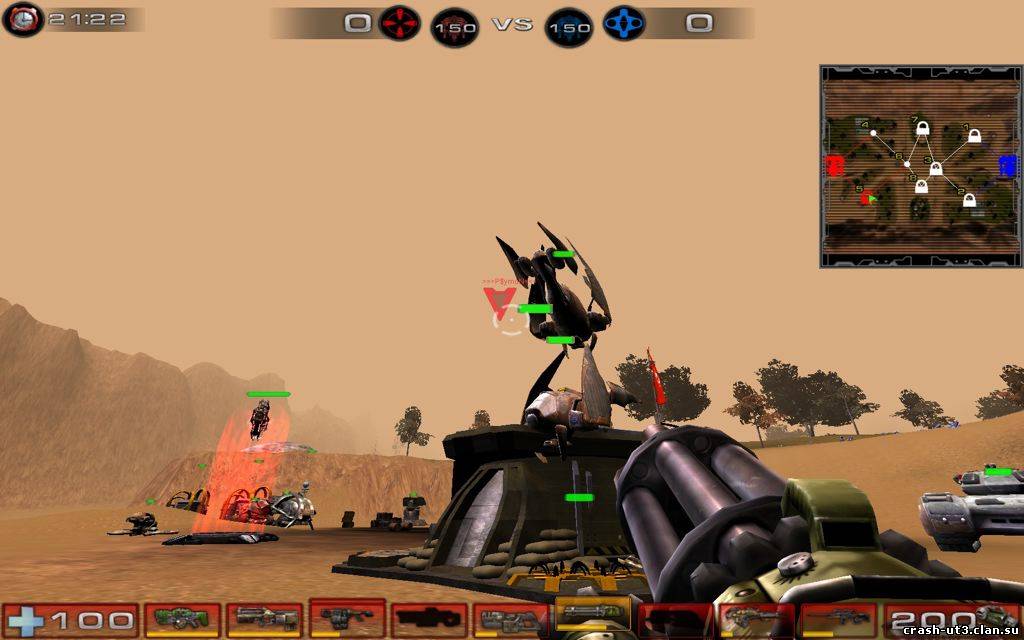
Task: Click the red team emblem in the scoreboard
Action: (x=399, y=22)
